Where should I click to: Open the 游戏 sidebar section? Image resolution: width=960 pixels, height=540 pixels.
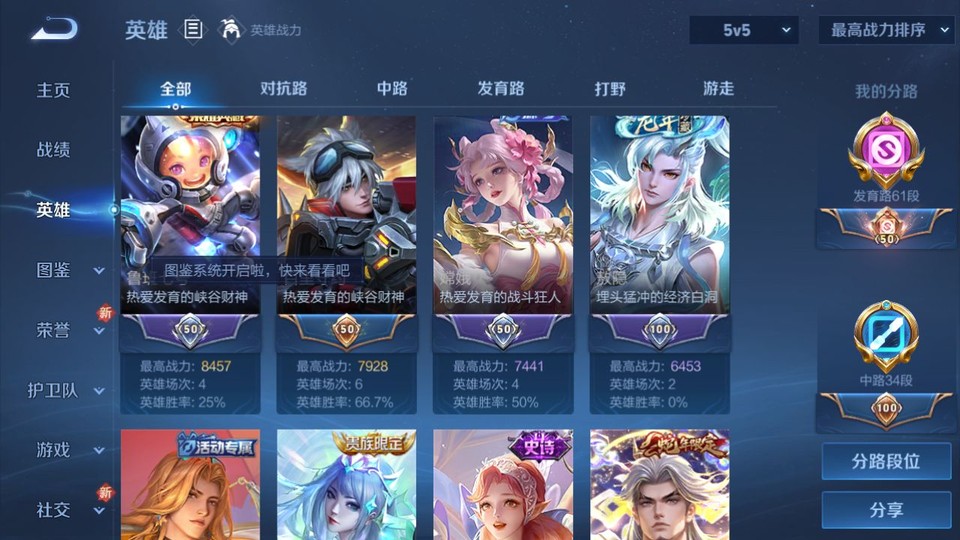pos(66,450)
